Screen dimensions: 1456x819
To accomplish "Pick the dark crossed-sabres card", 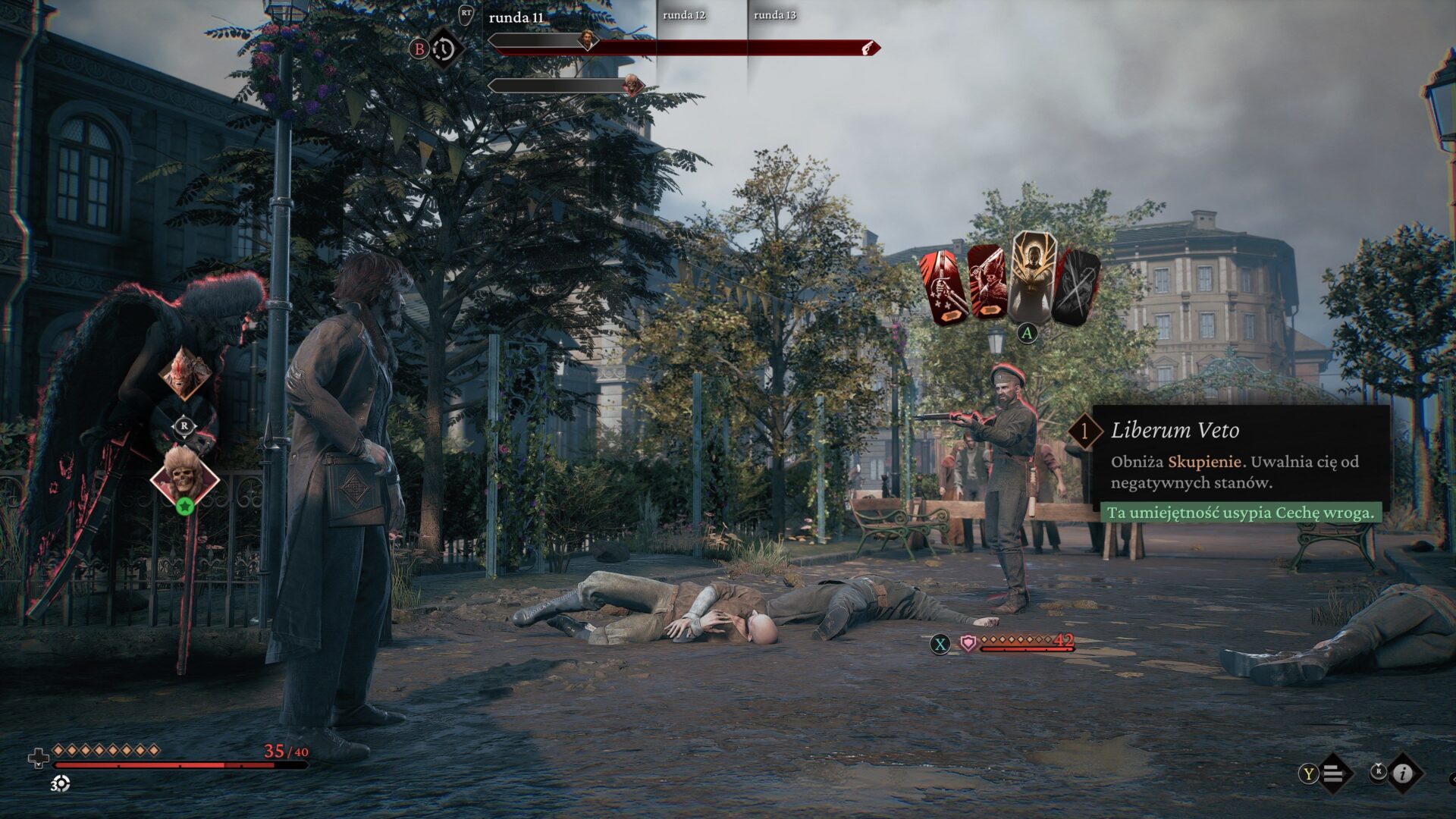I will (x=1077, y=287).
